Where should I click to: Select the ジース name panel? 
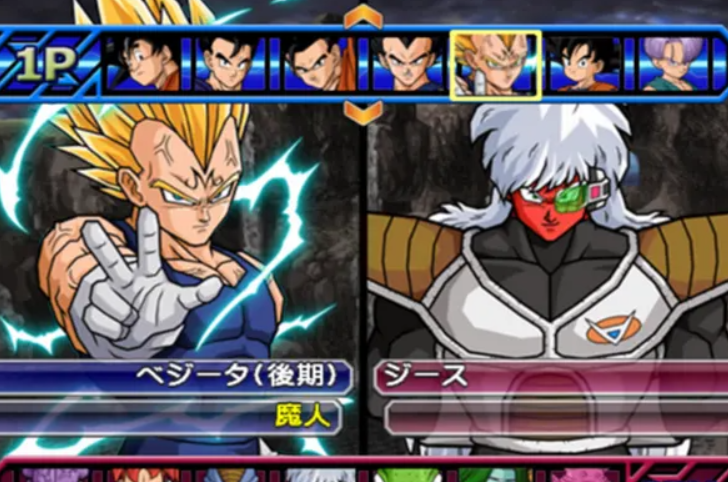550,377
